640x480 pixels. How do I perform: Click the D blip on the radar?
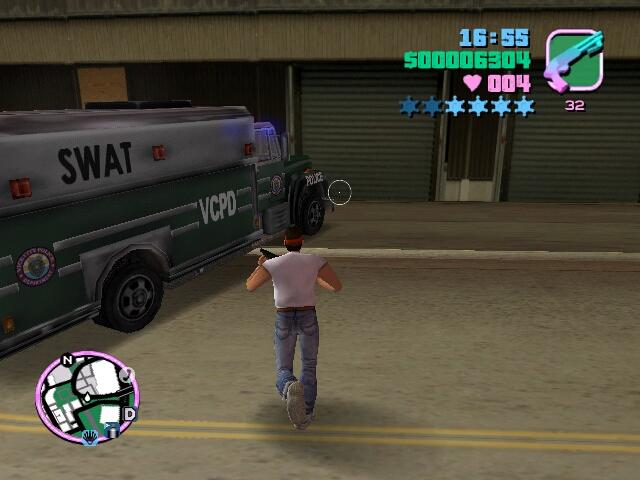[x=129, y=414]
